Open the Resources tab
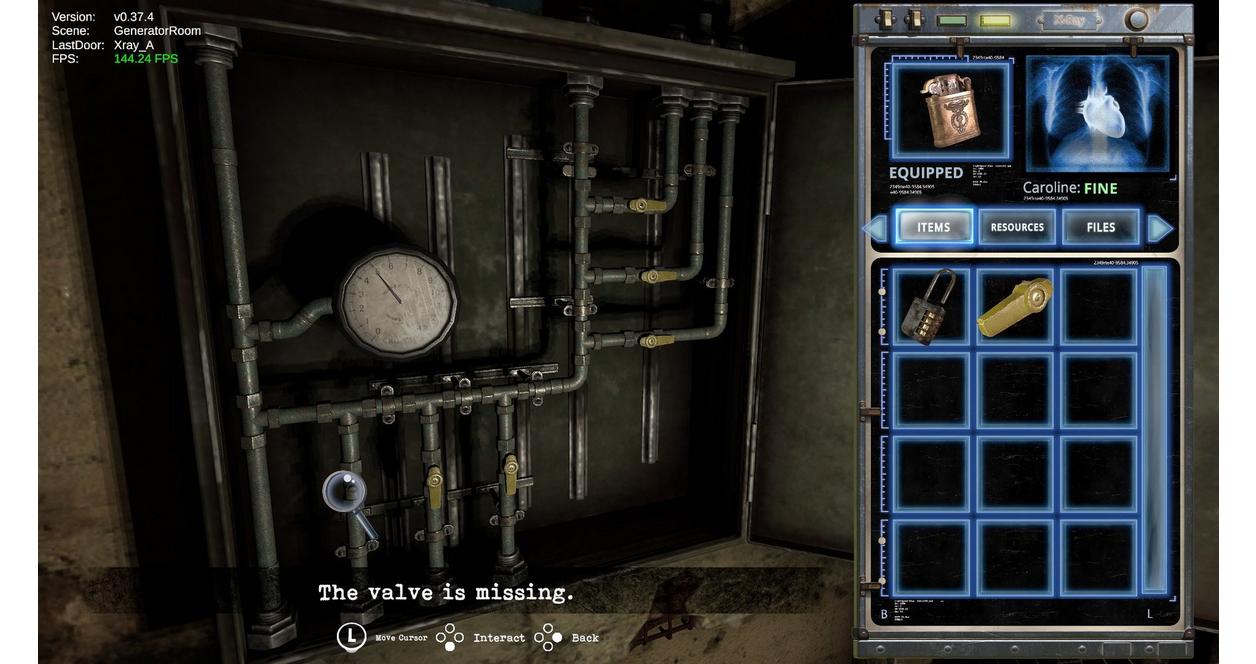1256x664 pixels. point(1017,227)
